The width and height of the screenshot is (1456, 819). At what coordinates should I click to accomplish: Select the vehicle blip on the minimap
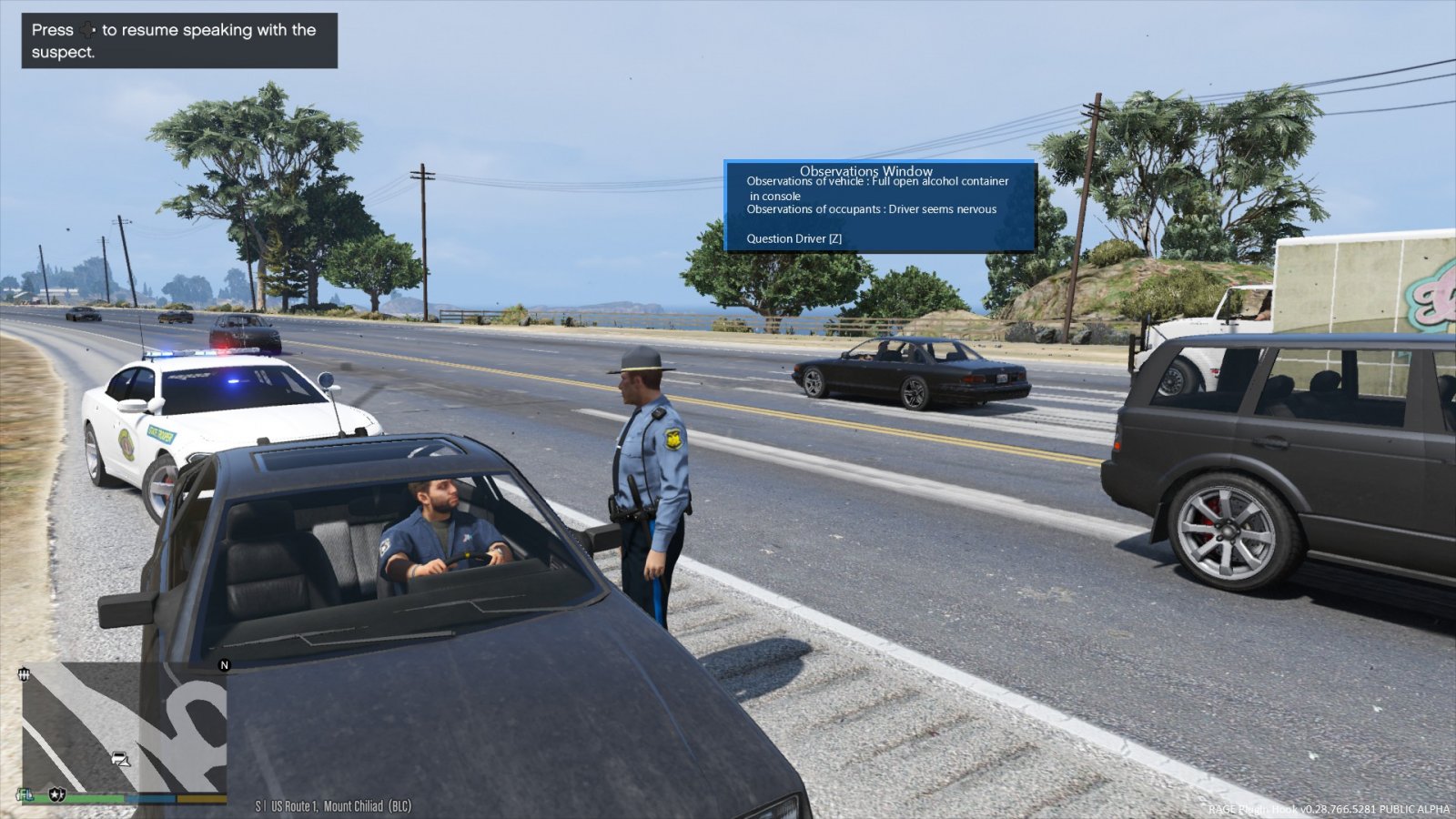pyautogui.click(x=120, y=759)
